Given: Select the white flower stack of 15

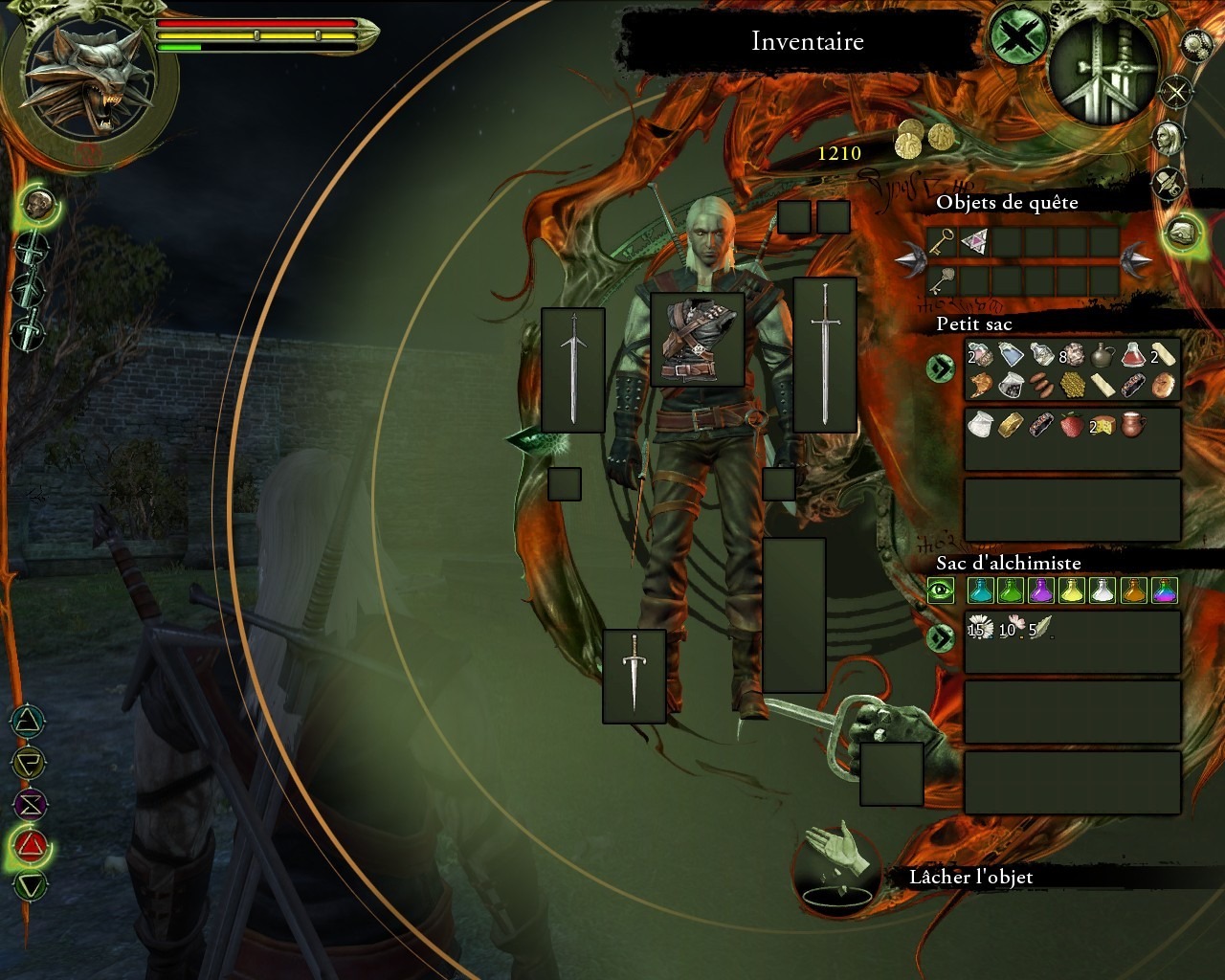Looking at the screenshot, I should (x=978, y=628).
